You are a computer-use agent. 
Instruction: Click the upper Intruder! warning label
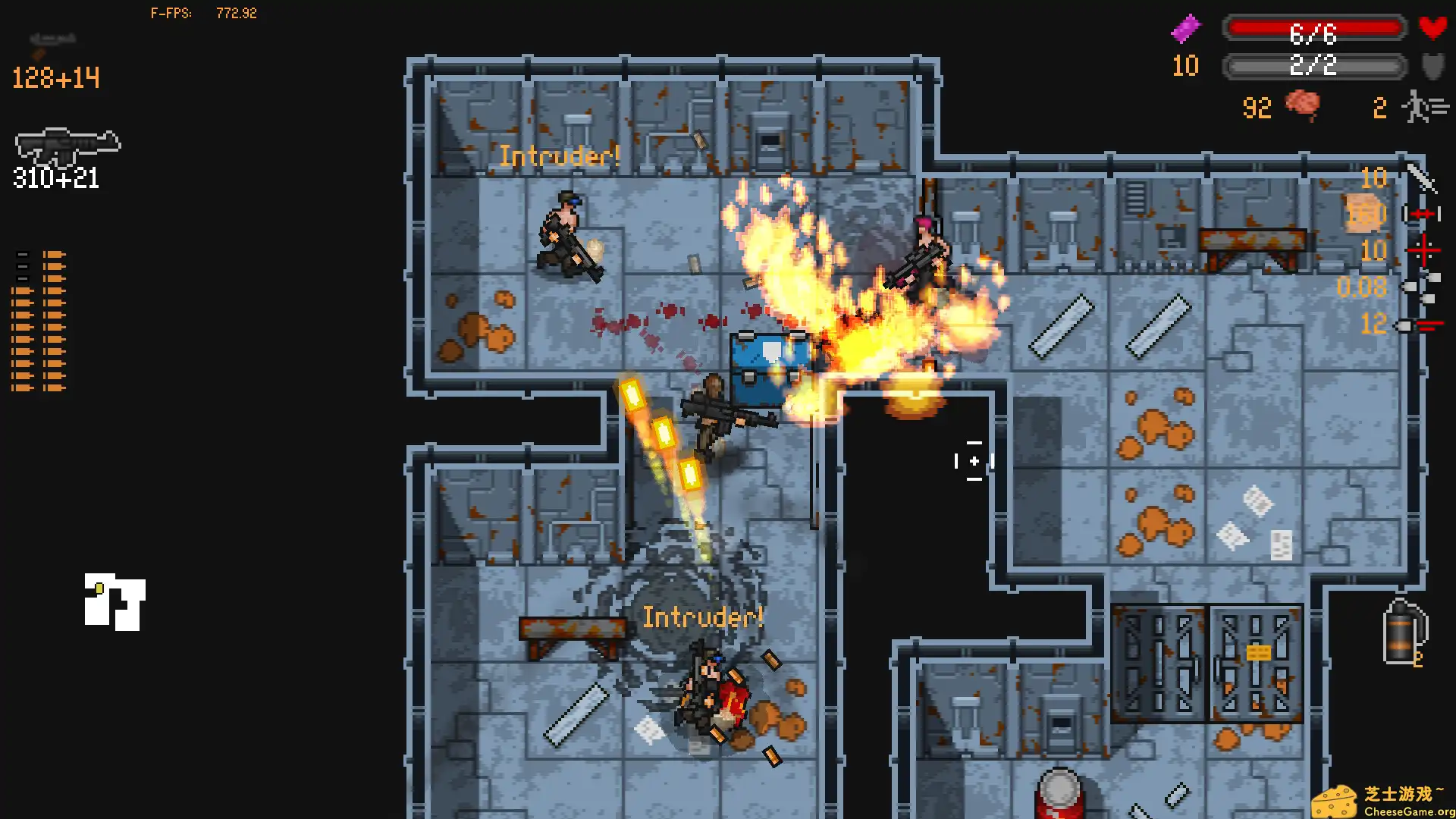[x=559, y=156]
